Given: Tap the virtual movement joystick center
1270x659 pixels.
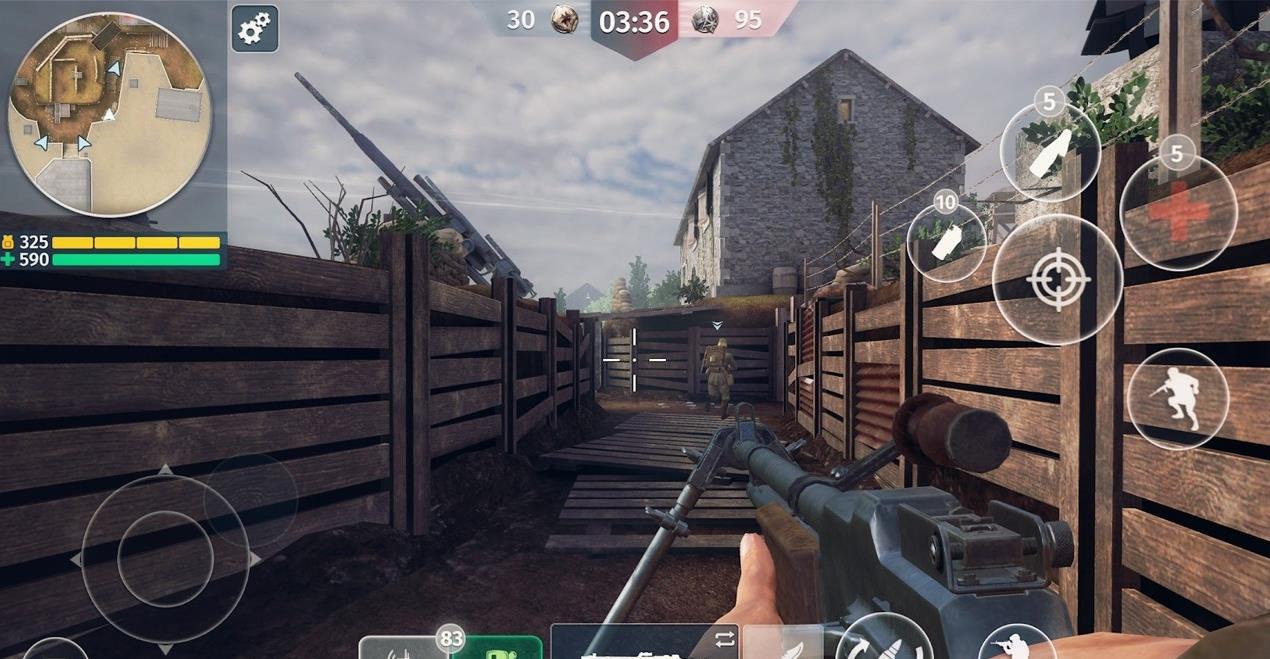Looking at the screenshot, I should click(165, 558).
